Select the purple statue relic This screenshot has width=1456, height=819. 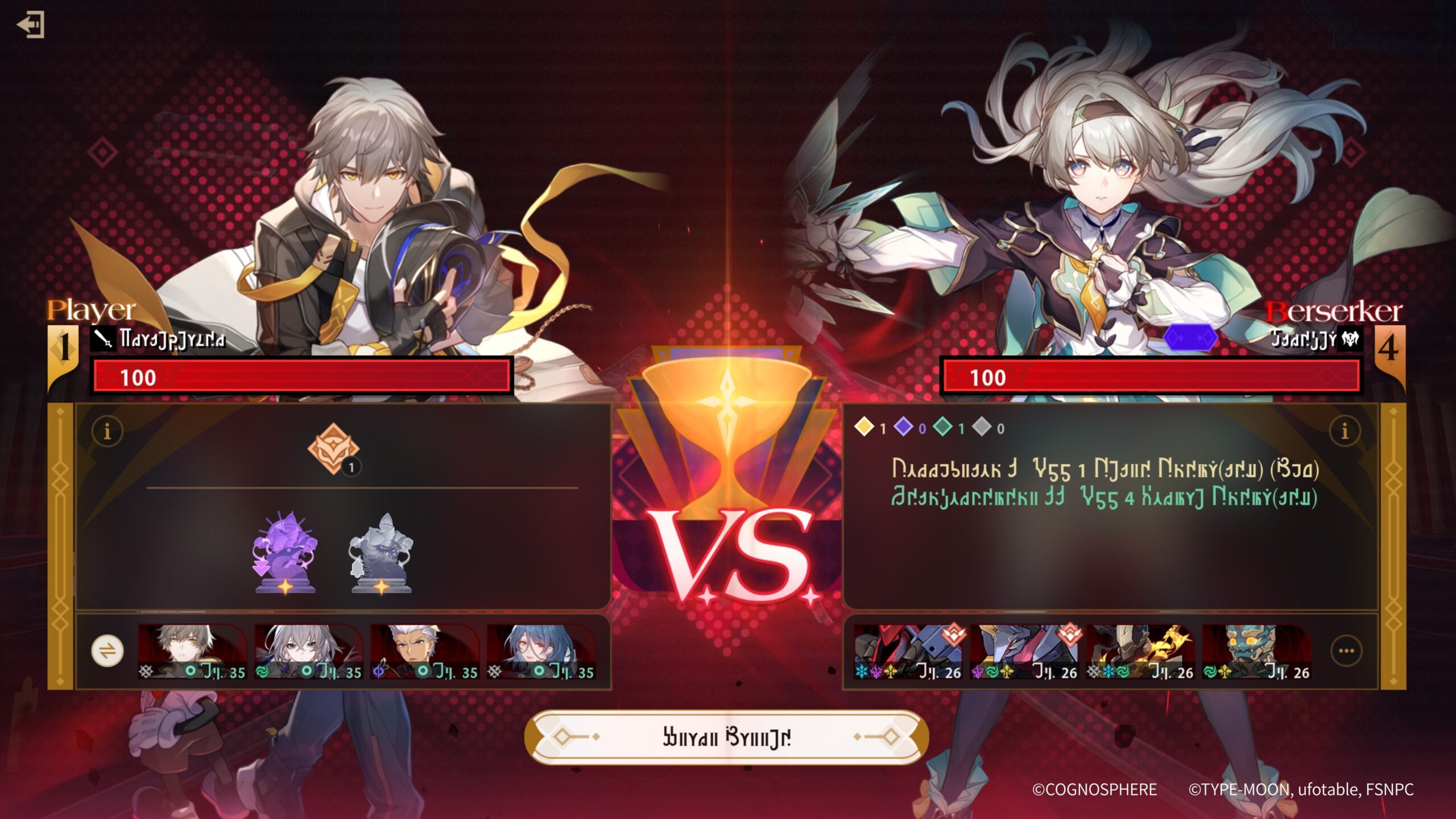(x=285, y=552)
